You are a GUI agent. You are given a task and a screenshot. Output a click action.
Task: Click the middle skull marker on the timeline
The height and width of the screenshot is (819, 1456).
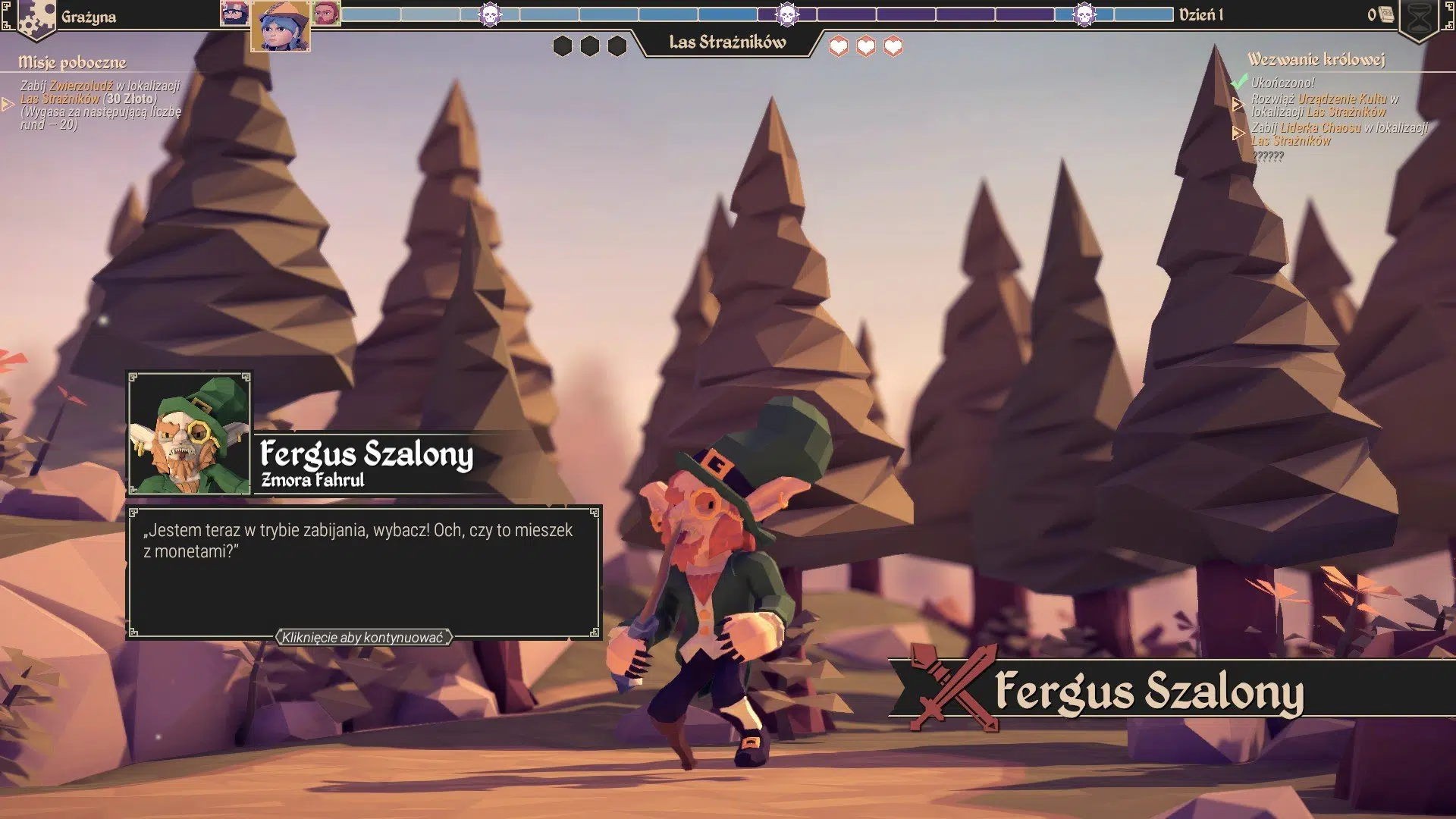[x=787, y=14]
